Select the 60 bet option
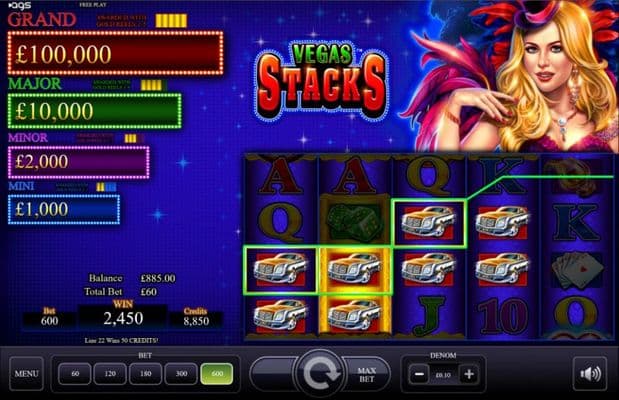This screenshot has width=619, height=400. [74, 374]
